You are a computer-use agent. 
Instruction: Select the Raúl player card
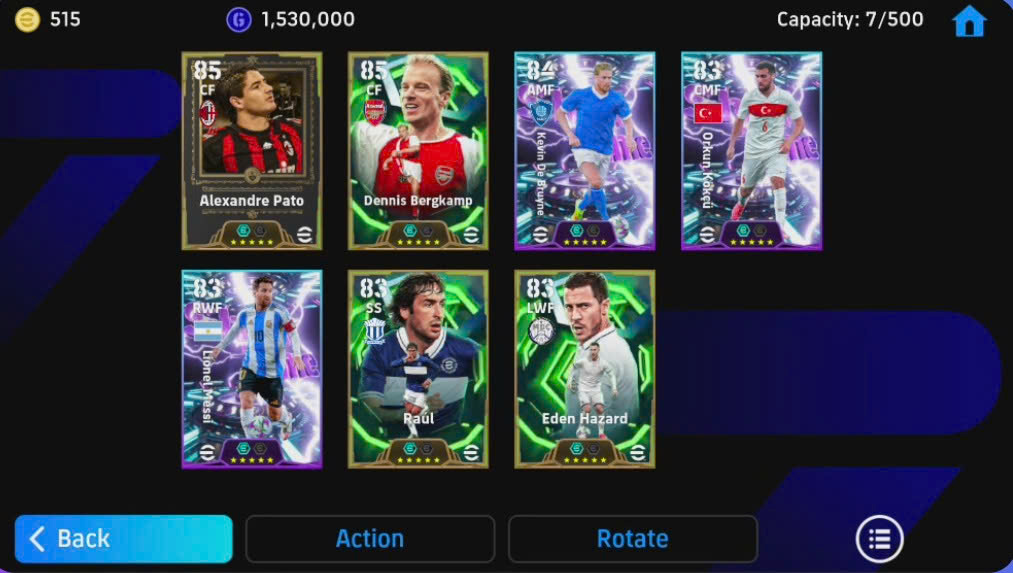[418, 368]
